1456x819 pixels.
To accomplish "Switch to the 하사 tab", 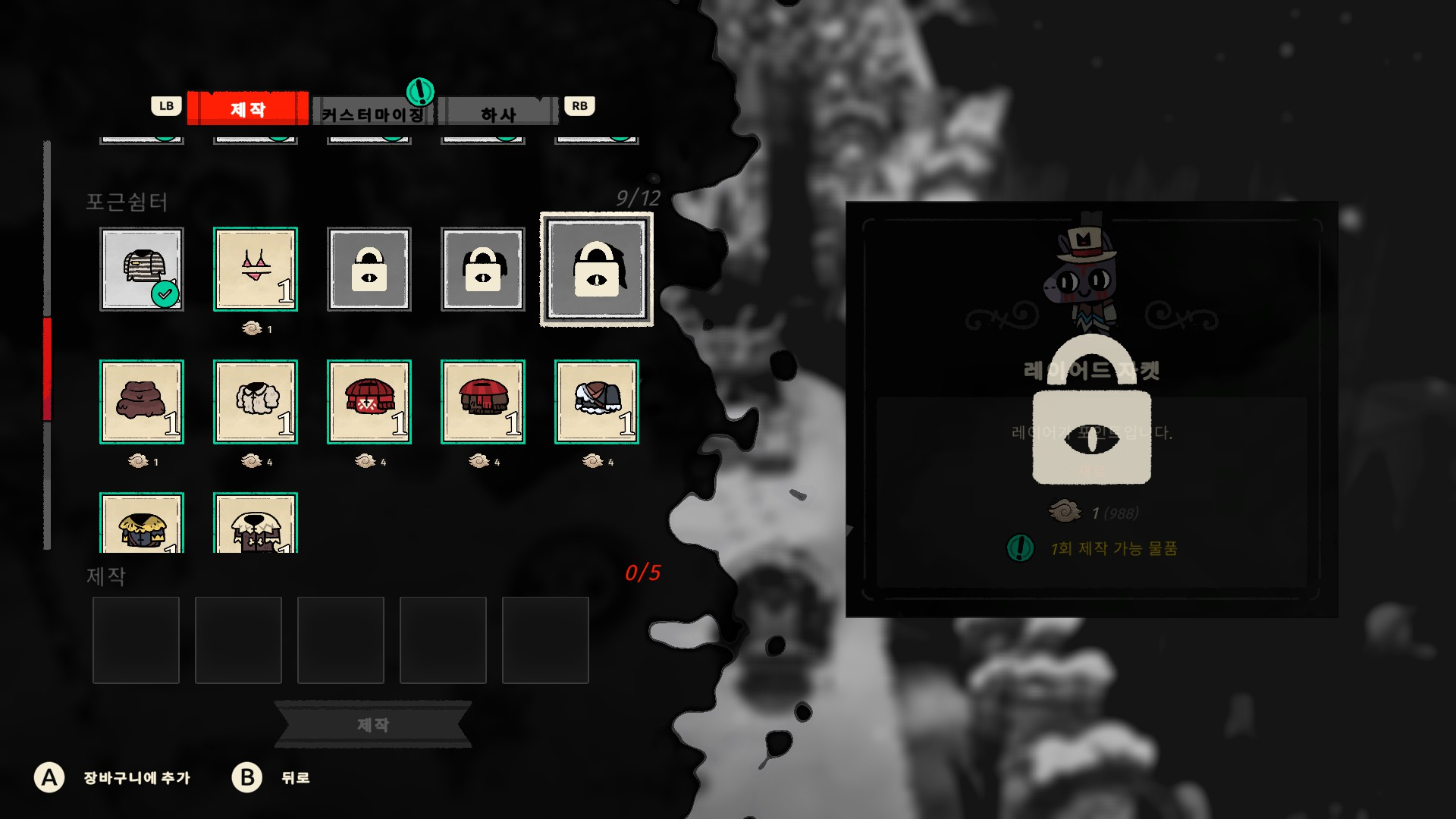I will (x=498, y=114).
